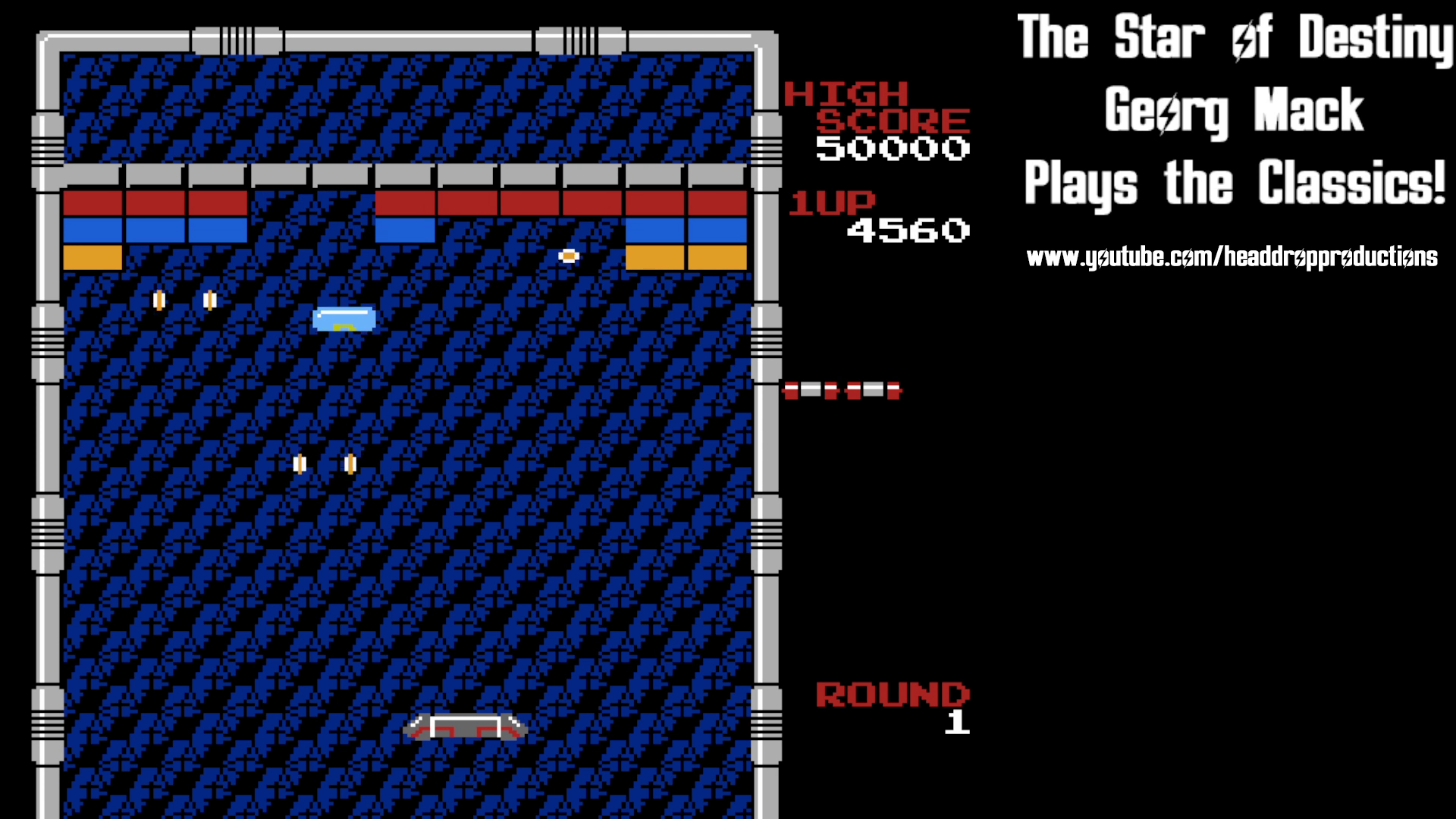1456x819 pixels.
Task: Click the 'Georg Mack' name banner
Action: 1230,110
